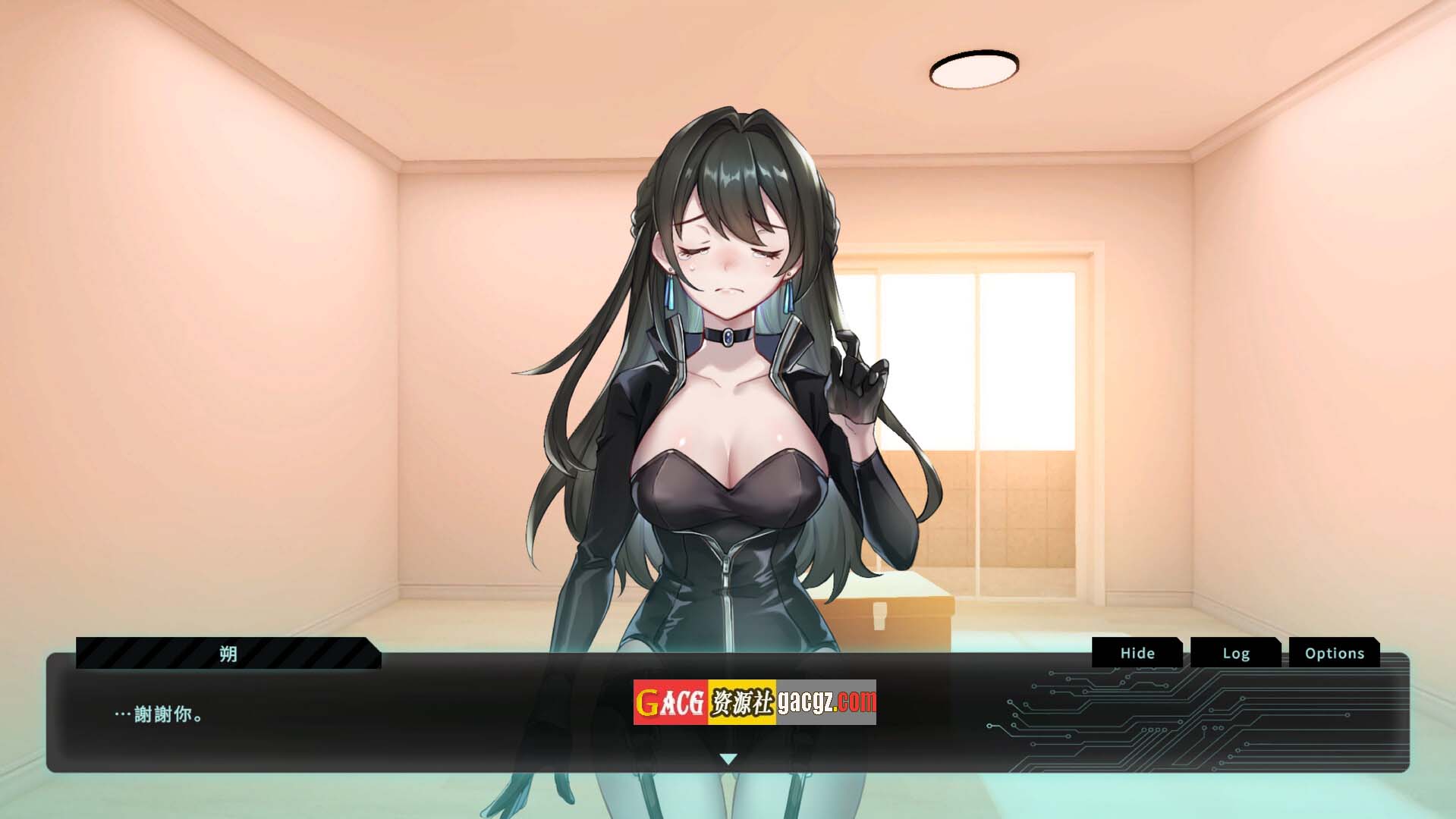Open the dialogue Log
Viewport: 1456px width, 819px height.
pyautogui.click(x=1235, y=653)
